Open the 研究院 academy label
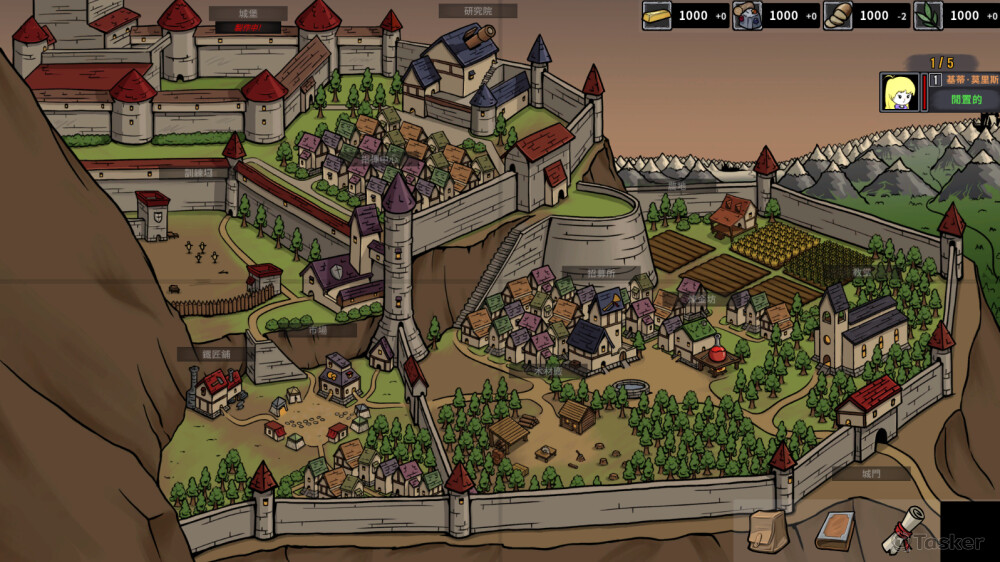 [x=478, y=11]
